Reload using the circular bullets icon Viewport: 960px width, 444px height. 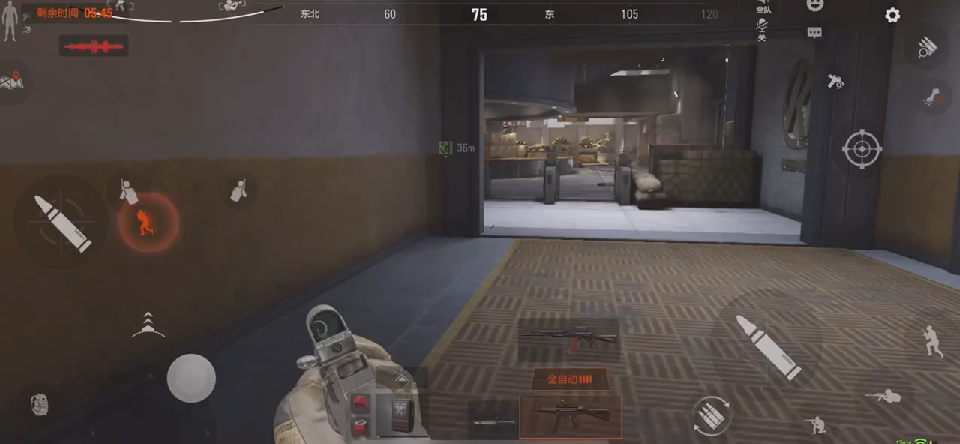(711, 415)
